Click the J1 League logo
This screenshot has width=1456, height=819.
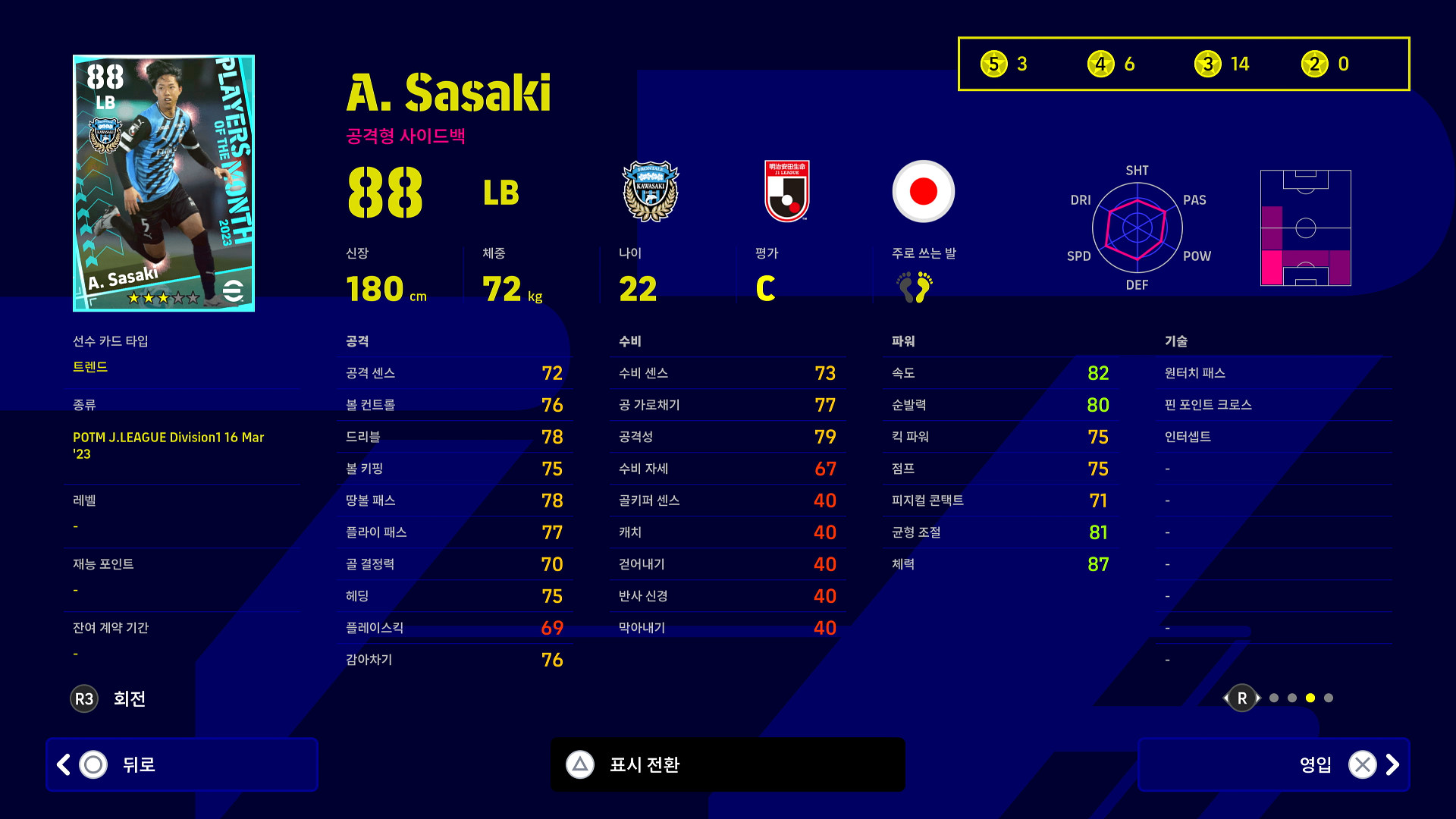coord(787,191)
